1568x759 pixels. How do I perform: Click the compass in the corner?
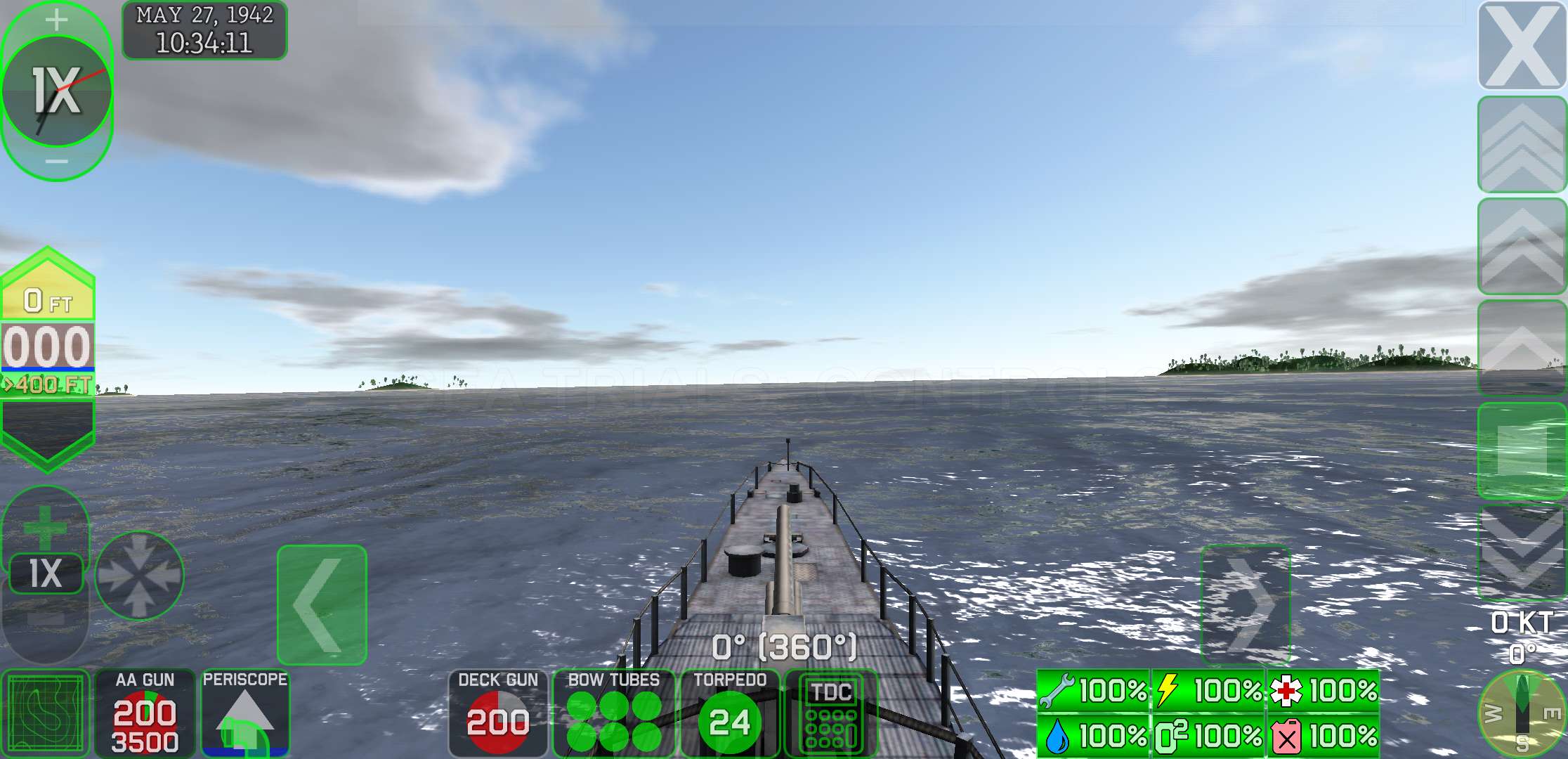pyautogui.click(x=1522, y=713)
